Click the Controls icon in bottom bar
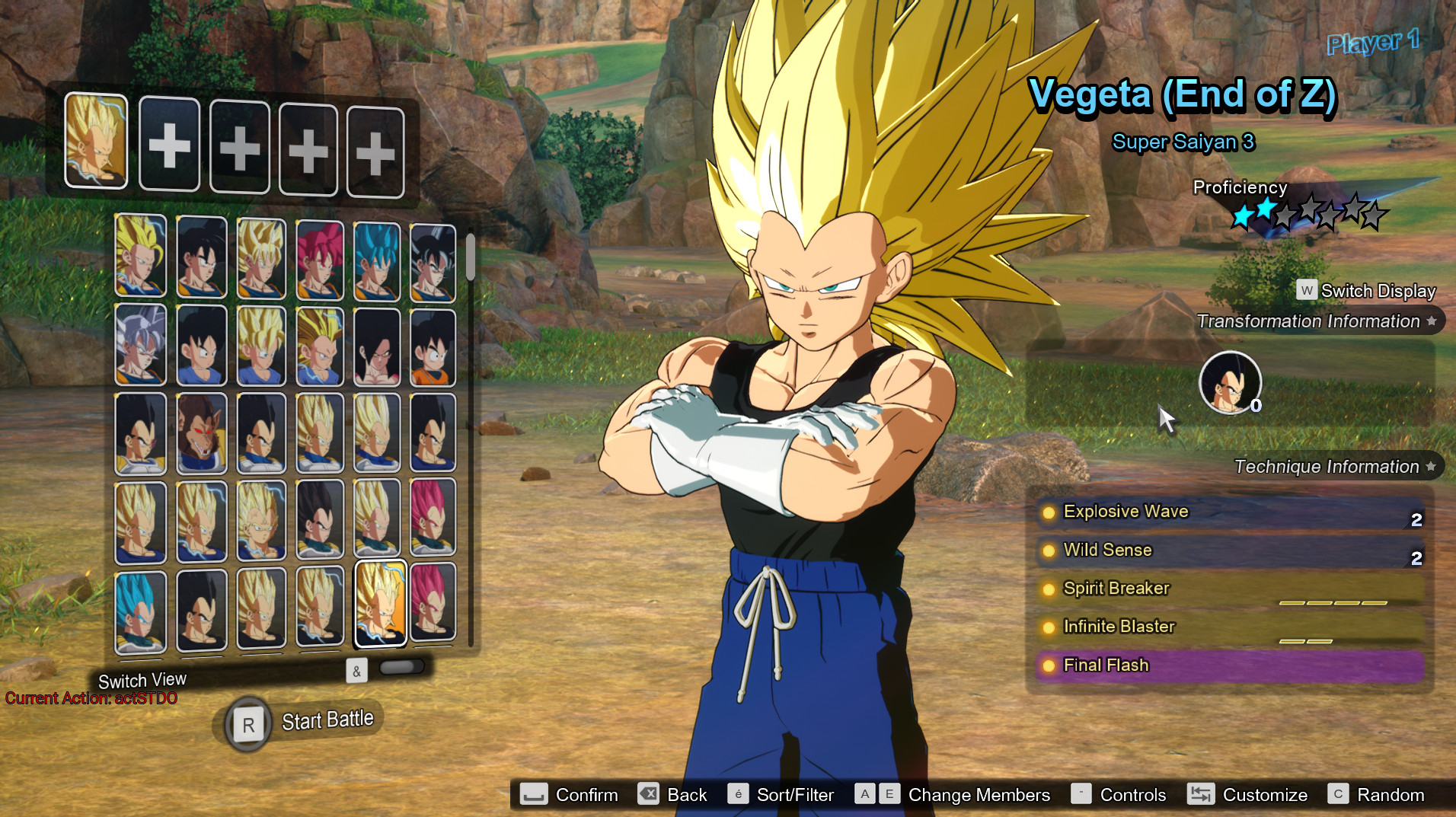 (x=1081, y=794)
